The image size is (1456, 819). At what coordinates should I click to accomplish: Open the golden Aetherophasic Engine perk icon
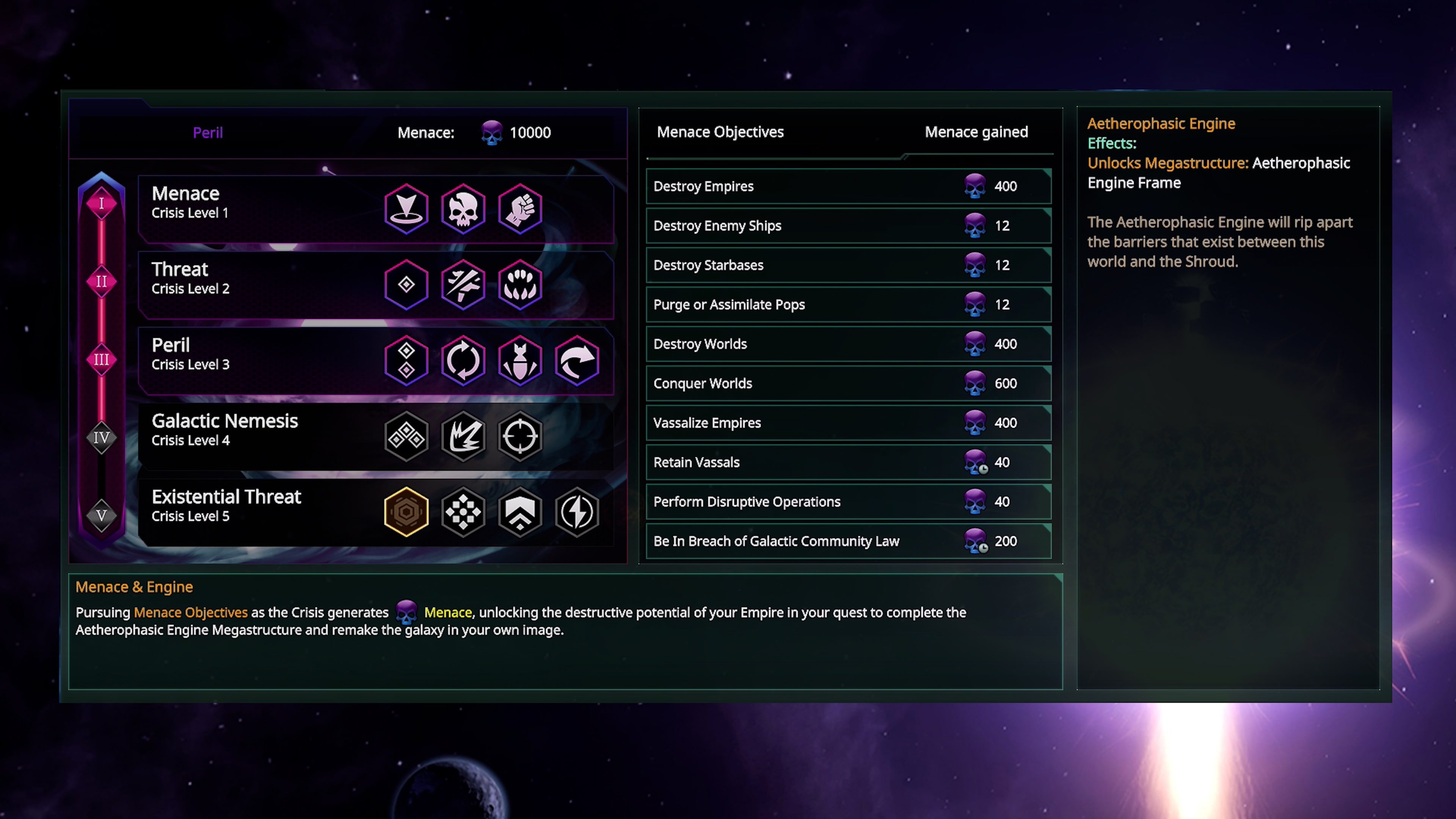tap(406, 511)
